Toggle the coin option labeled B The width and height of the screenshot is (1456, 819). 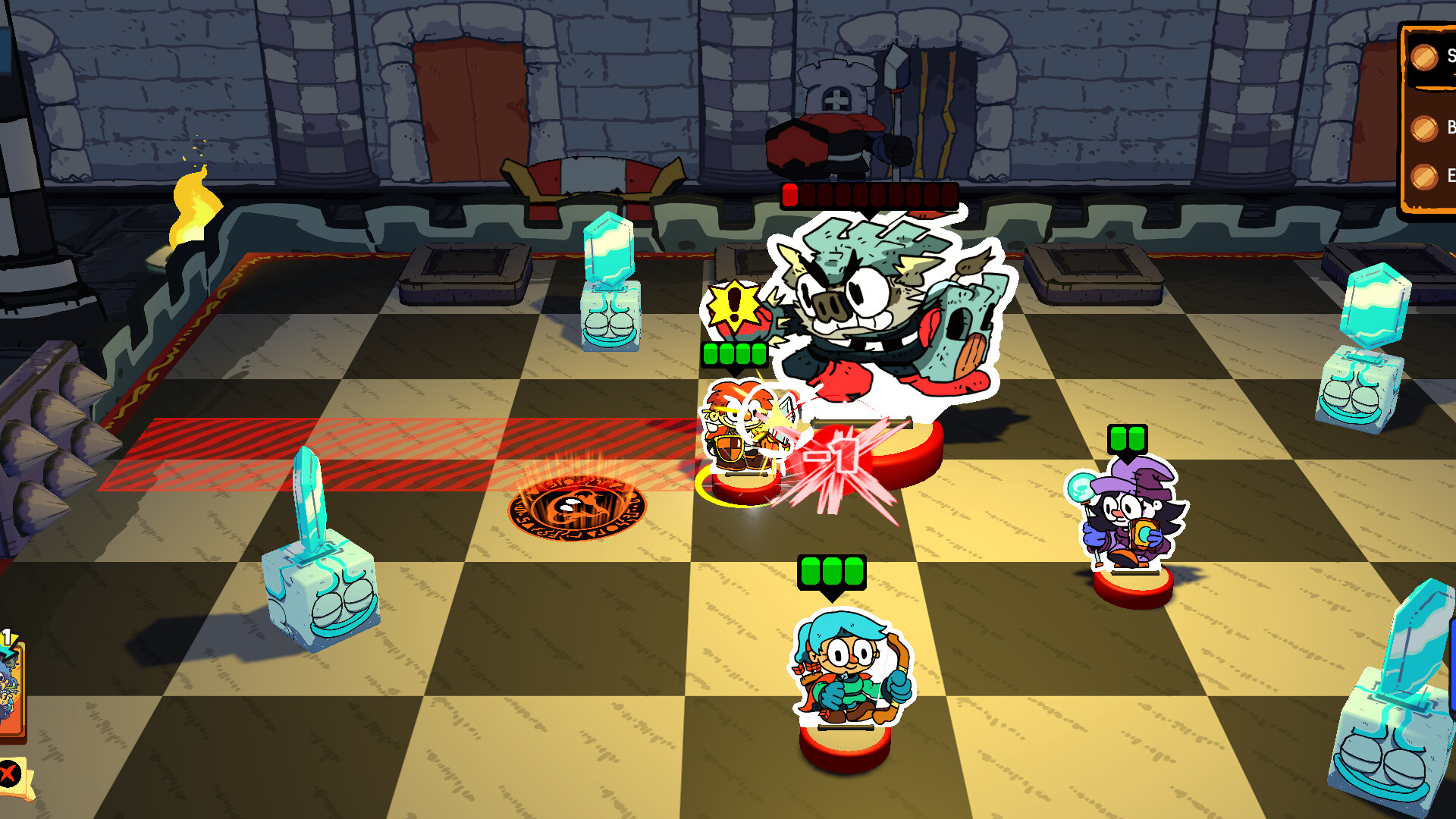tap(1425, 128)
